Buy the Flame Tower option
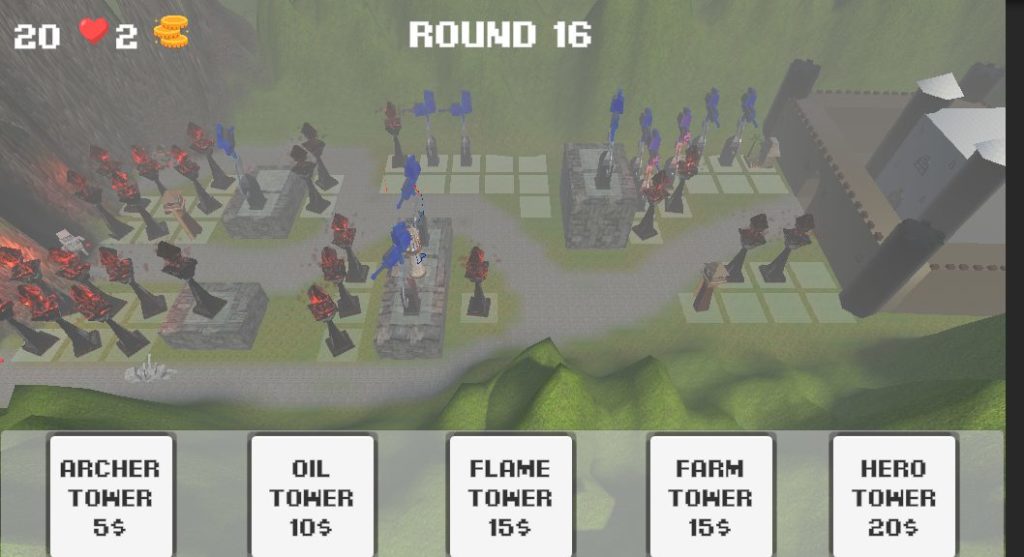This screenshot has height=557, width=1024. (x=510, y=496)
